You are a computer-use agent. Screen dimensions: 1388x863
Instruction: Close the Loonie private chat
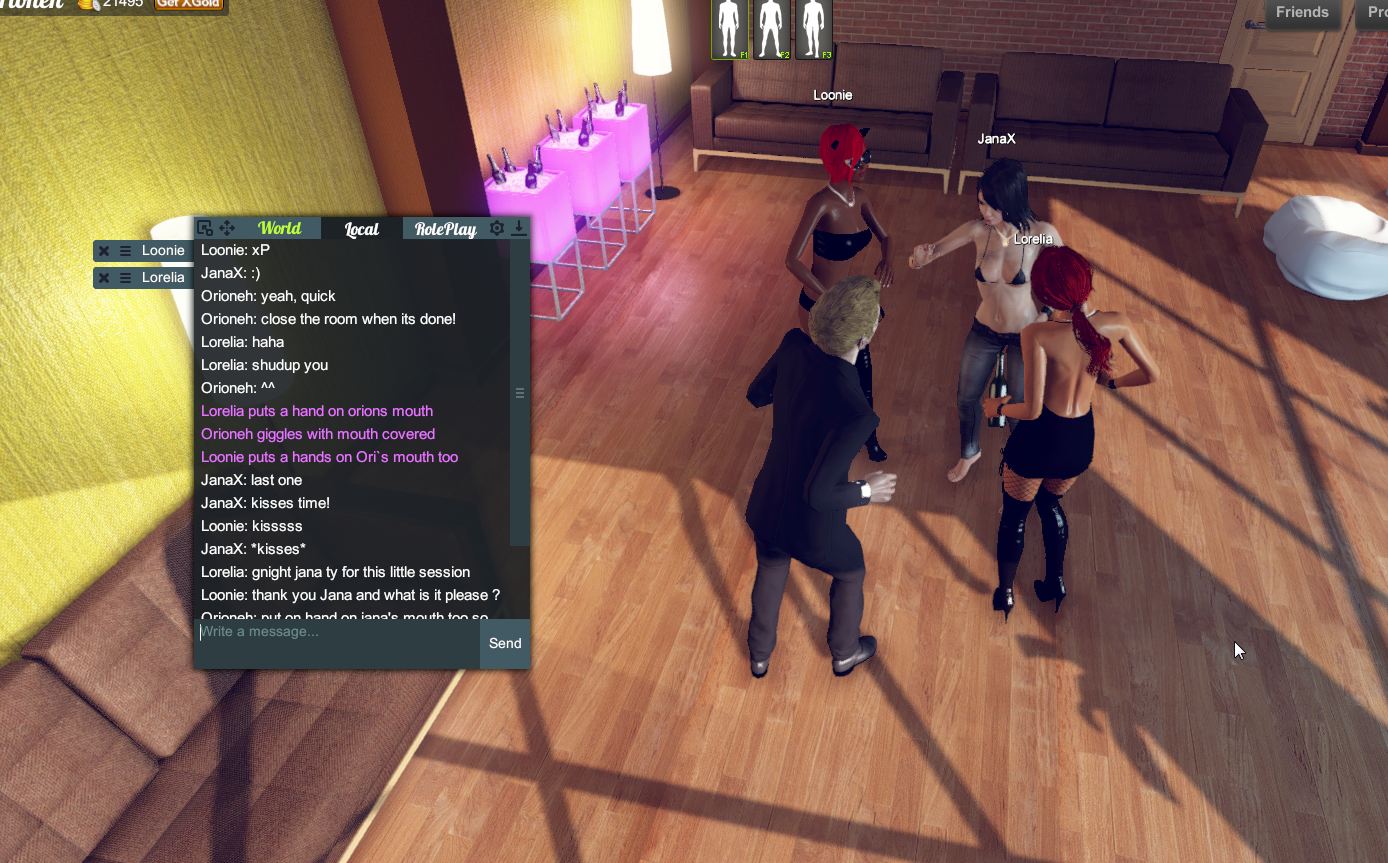[x=103, y=250]
